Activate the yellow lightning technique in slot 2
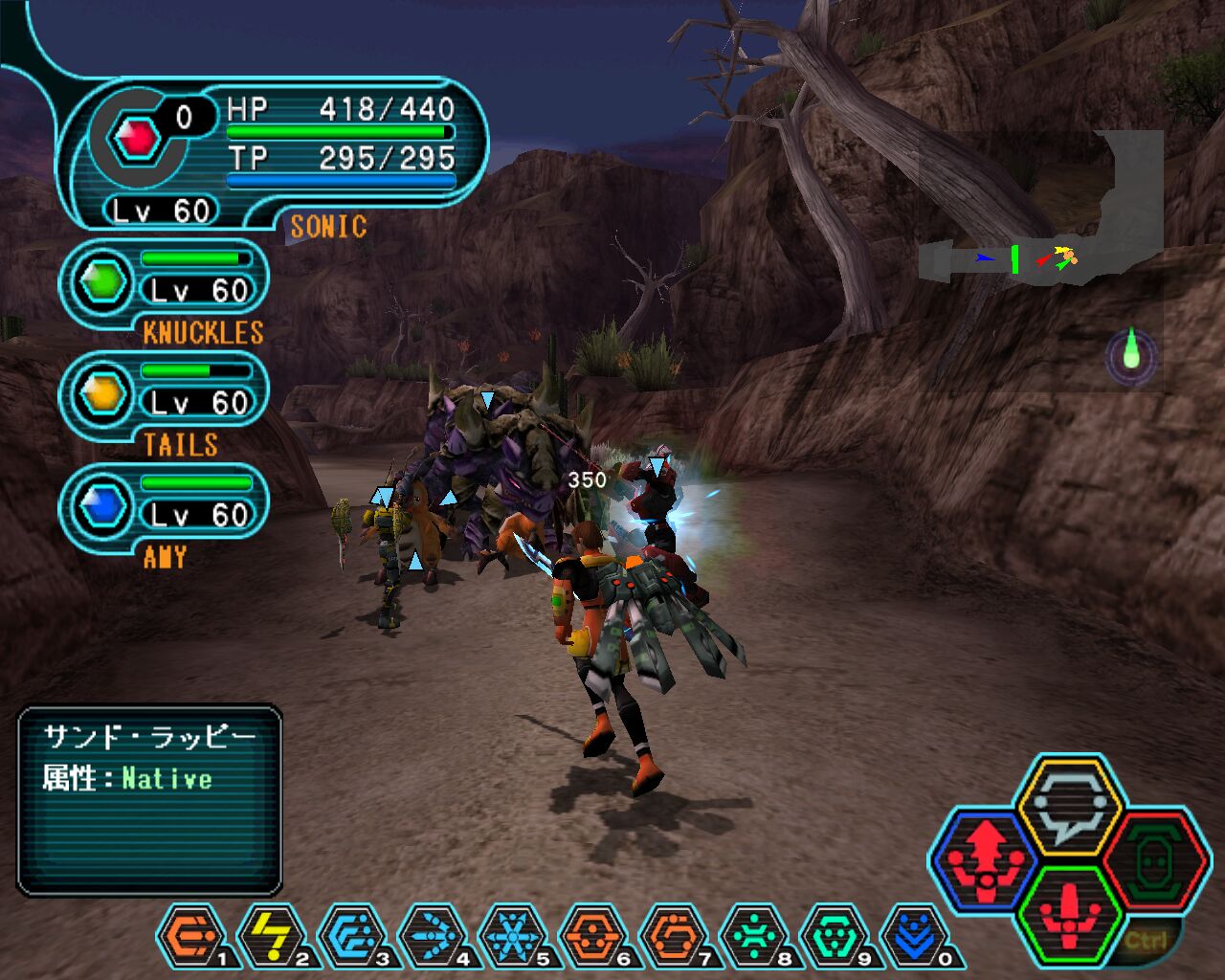Image resolution: width=1225 pixels, height=980 pixels. pos(271,936)
